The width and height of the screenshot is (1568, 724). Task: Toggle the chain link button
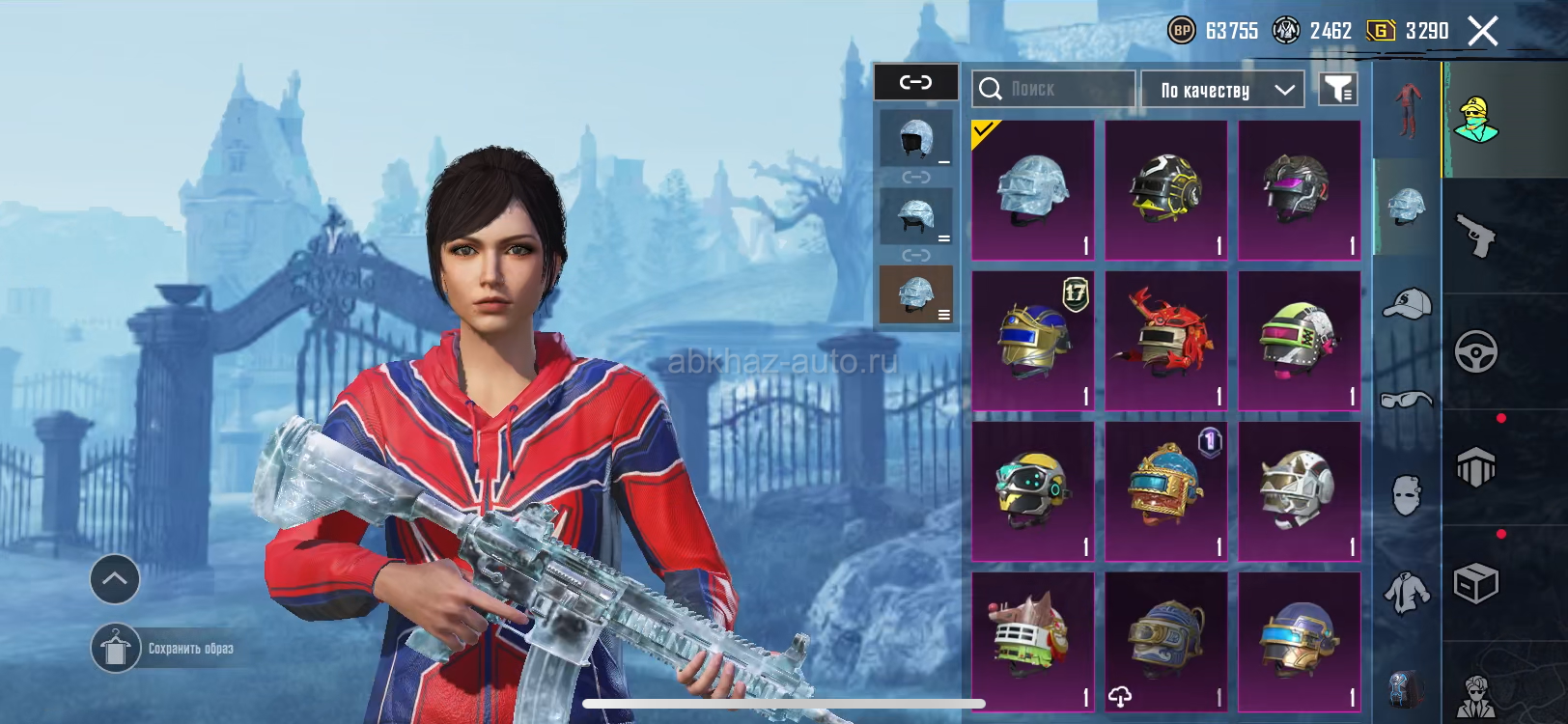tap(915, 82)
